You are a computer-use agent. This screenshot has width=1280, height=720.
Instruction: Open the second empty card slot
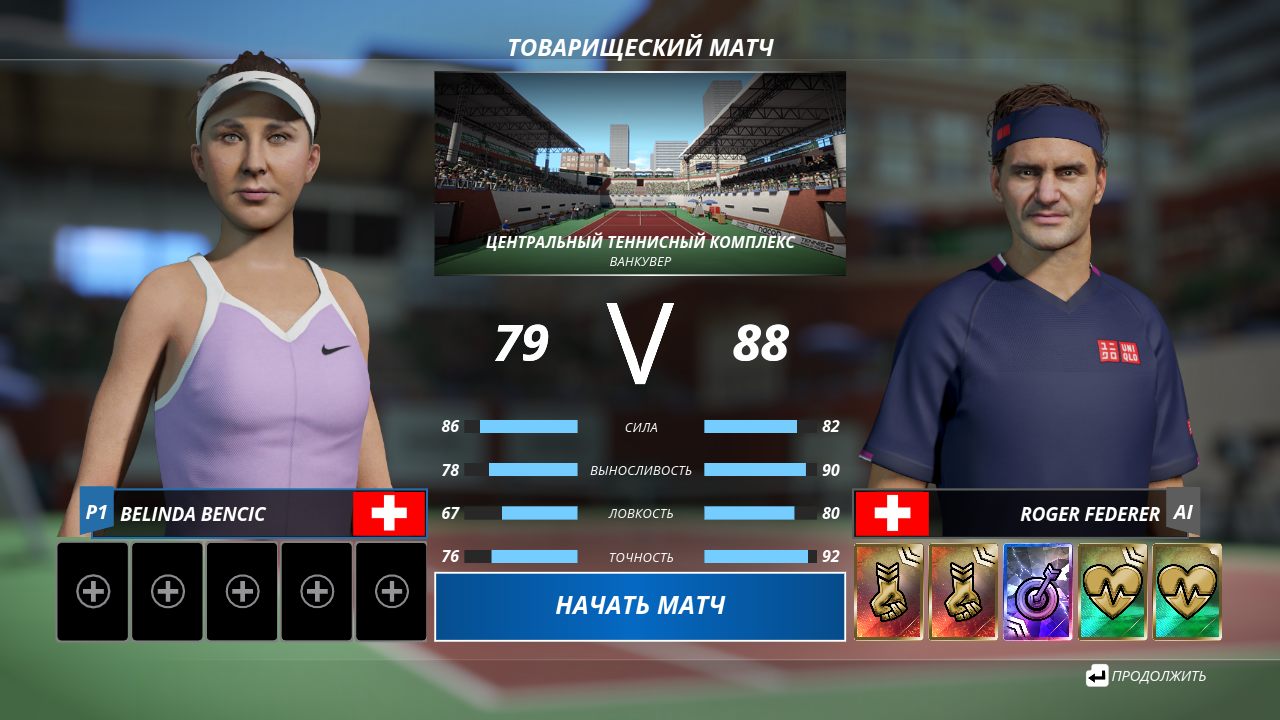[167, 592]
